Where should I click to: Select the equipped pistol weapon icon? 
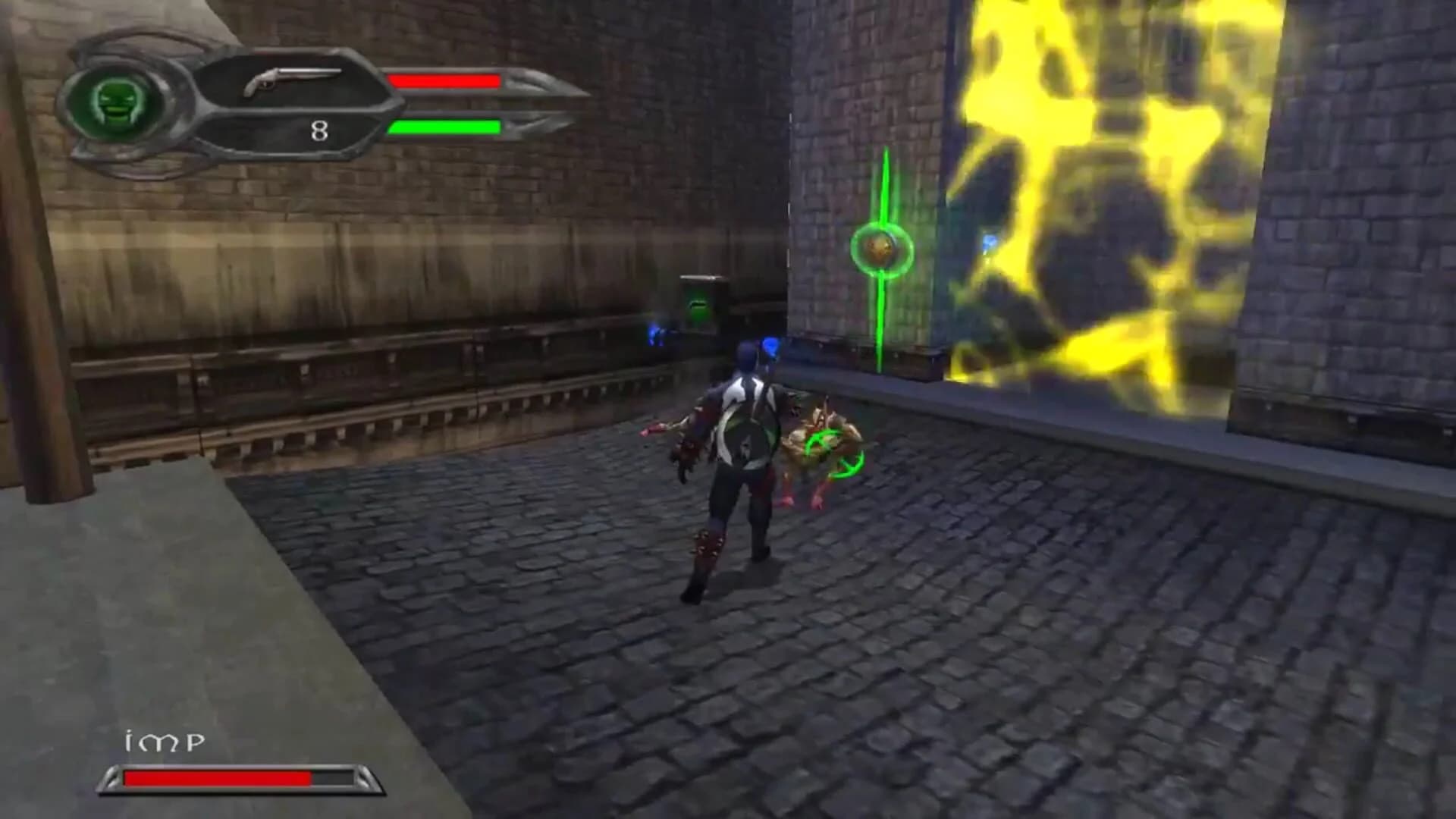coord(292,80)
